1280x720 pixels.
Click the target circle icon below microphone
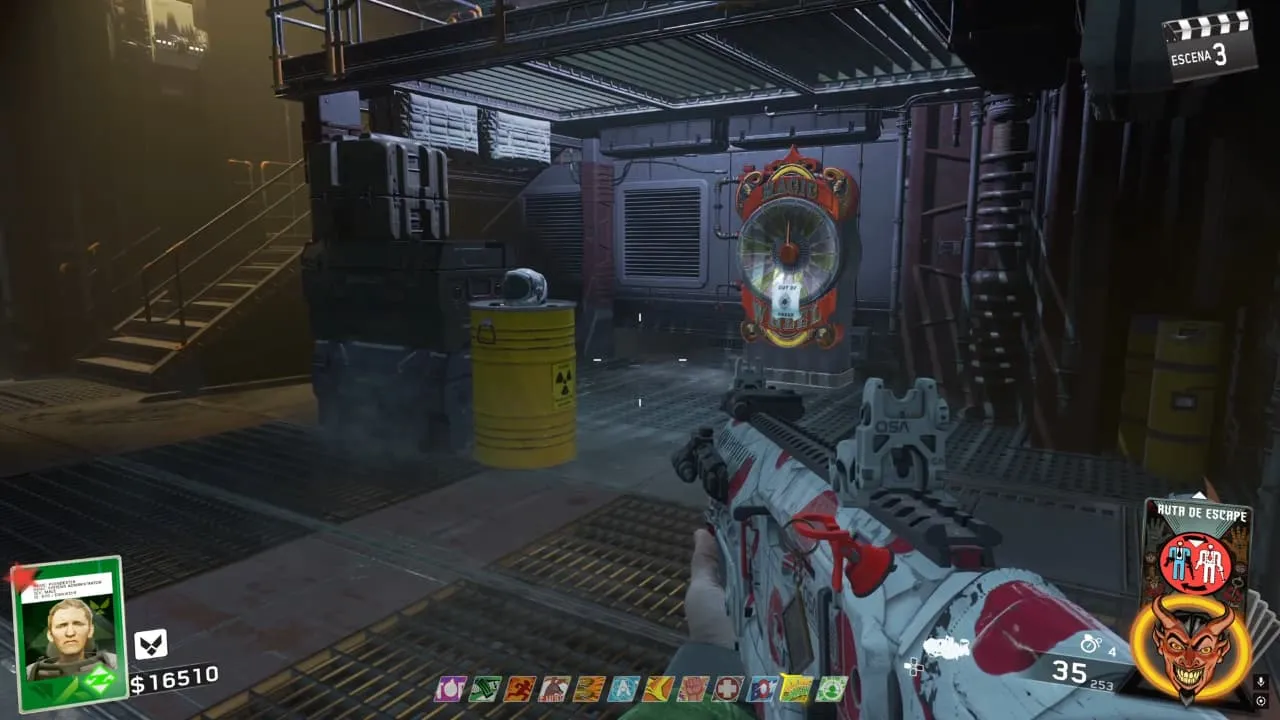(1262, 702)
